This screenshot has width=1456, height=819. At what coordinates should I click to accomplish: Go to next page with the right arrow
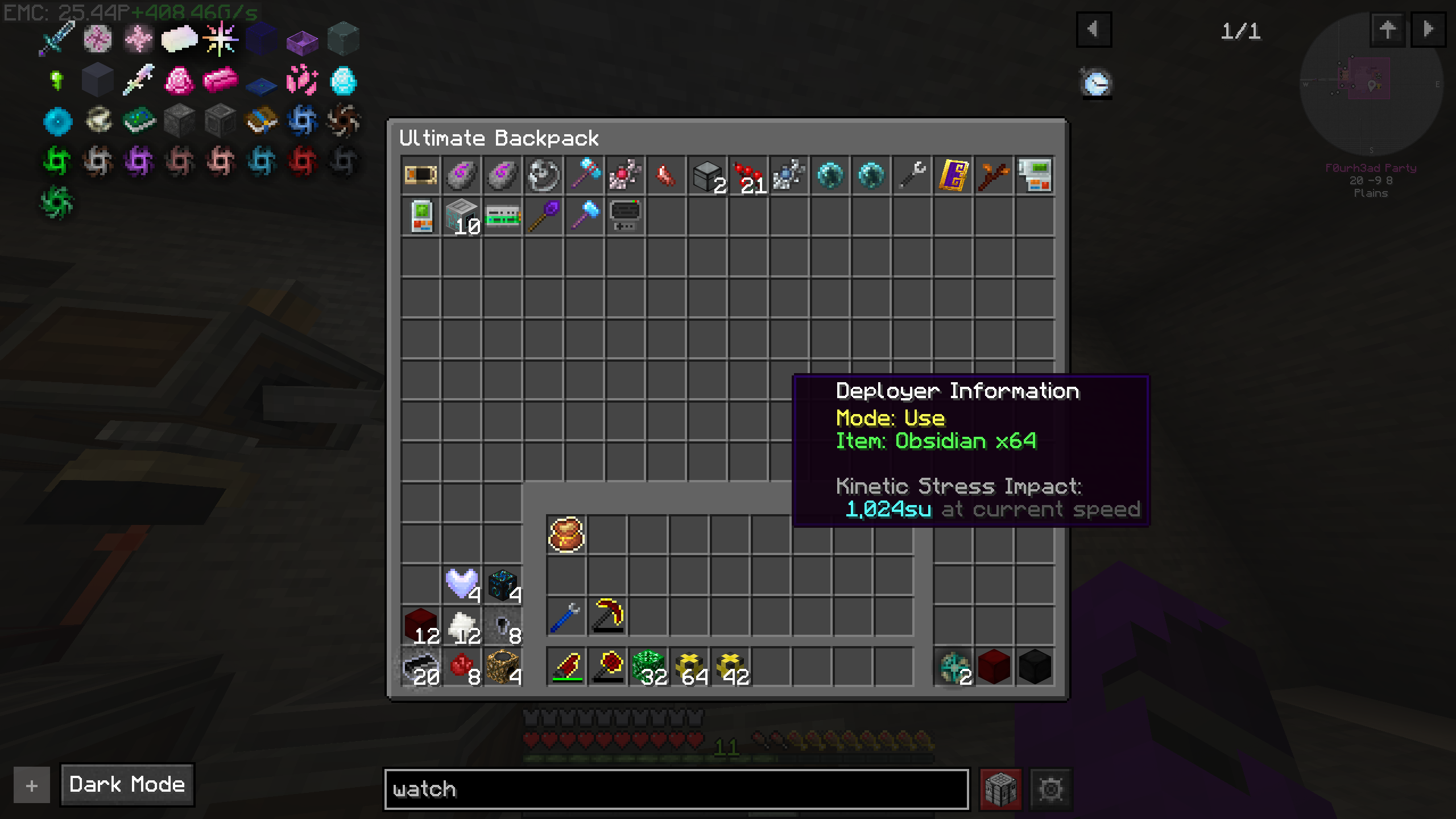tap(1429, 31)
